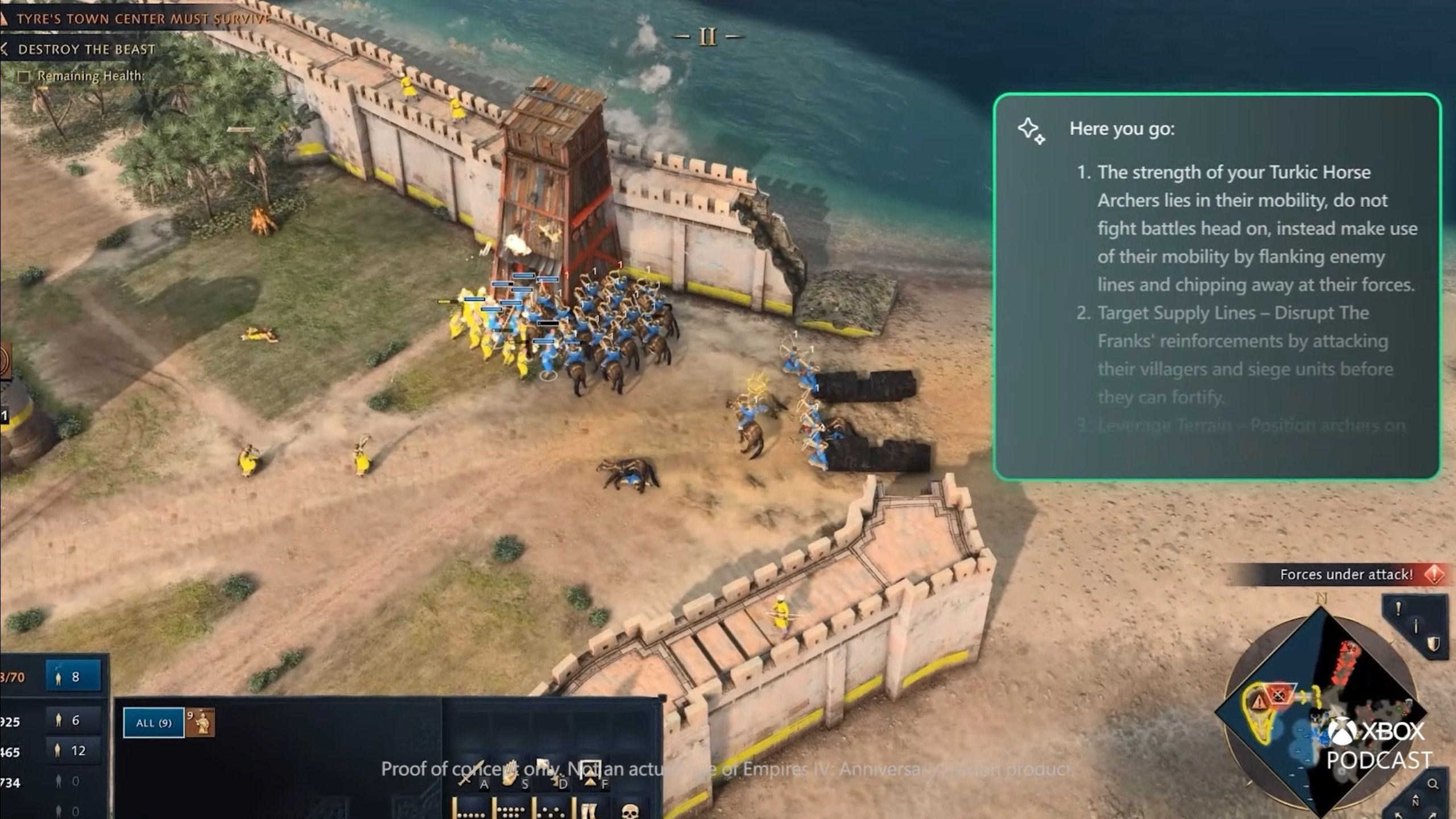Screen dimensions: 1456x819
Task: Select the horse archer unit portrait
Action: [201, 722]
